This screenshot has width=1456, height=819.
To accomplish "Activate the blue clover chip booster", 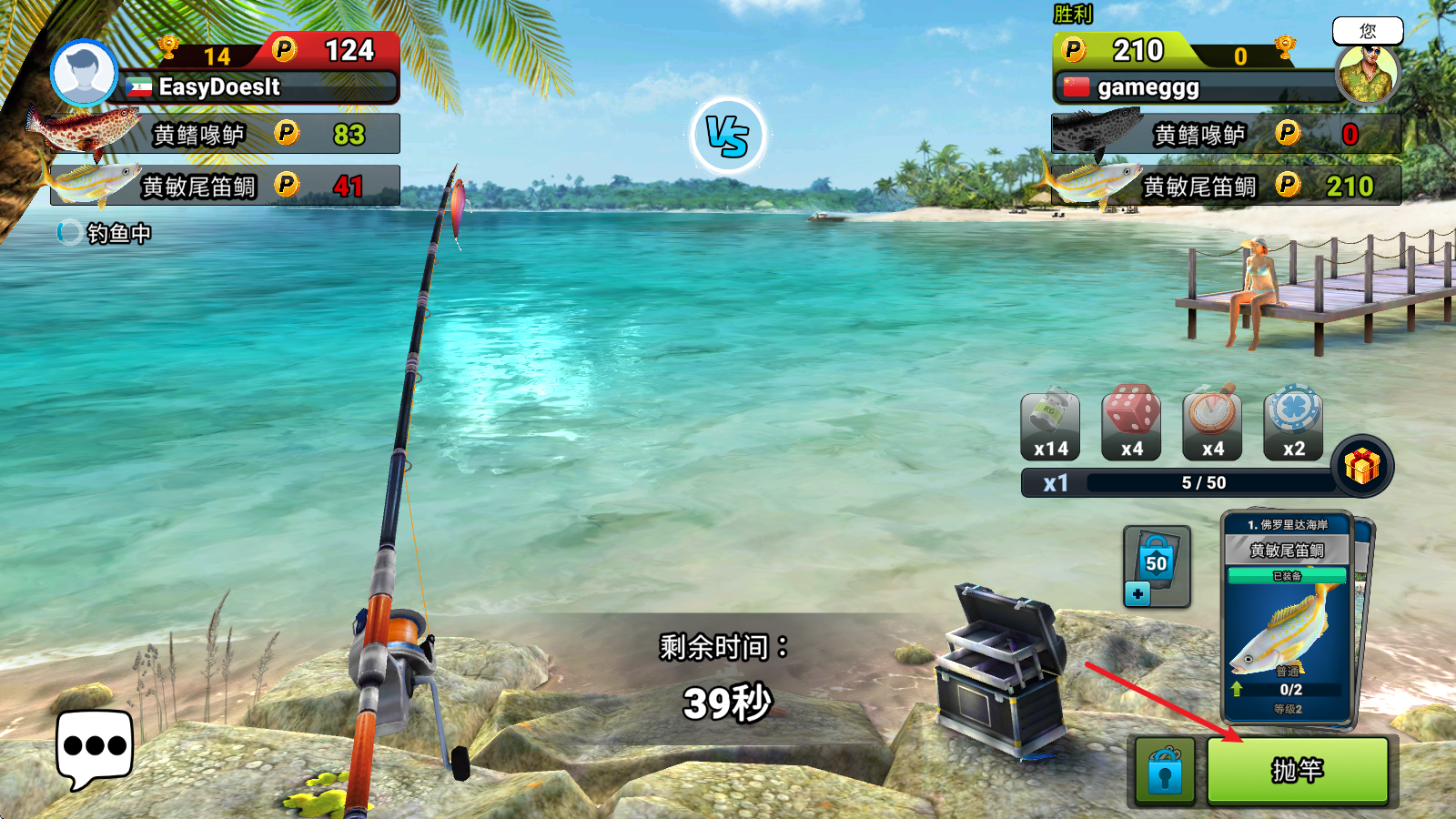I will coord(1293,424).
